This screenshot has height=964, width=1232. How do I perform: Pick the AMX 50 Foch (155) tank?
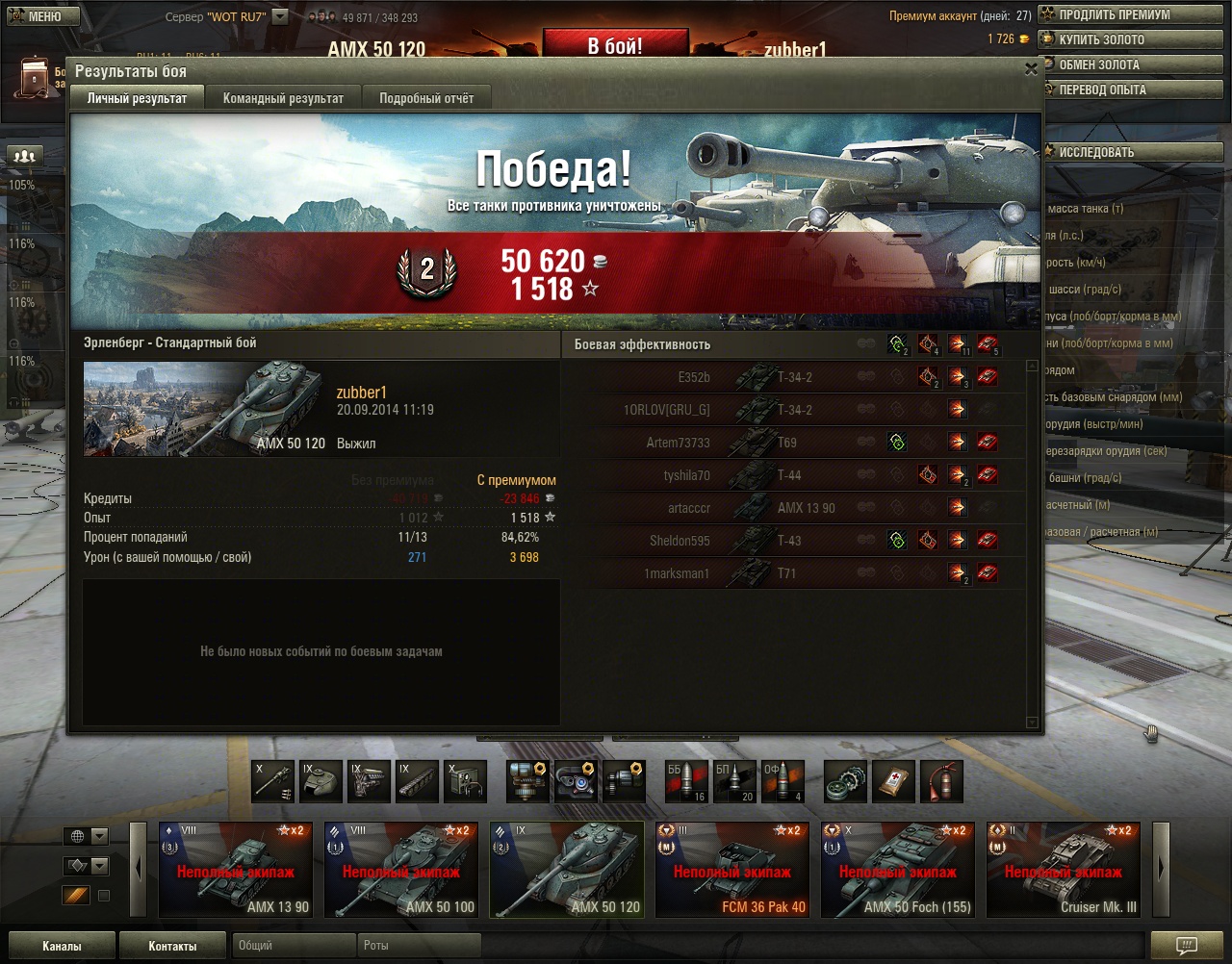click(898, 869)
